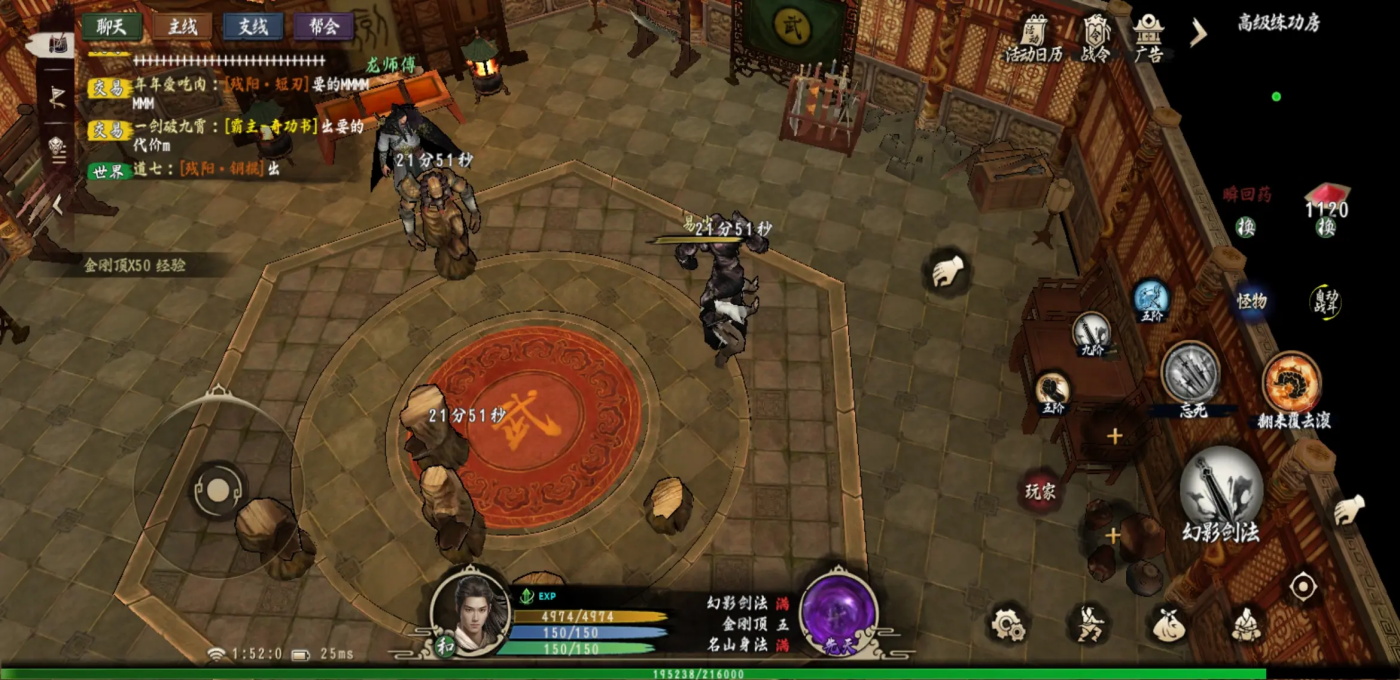Image resolution: width=1400 pixels, height=680 pixels.
Task: Toggle 自动战斗 auto battle
Action: click(1325, 301)
